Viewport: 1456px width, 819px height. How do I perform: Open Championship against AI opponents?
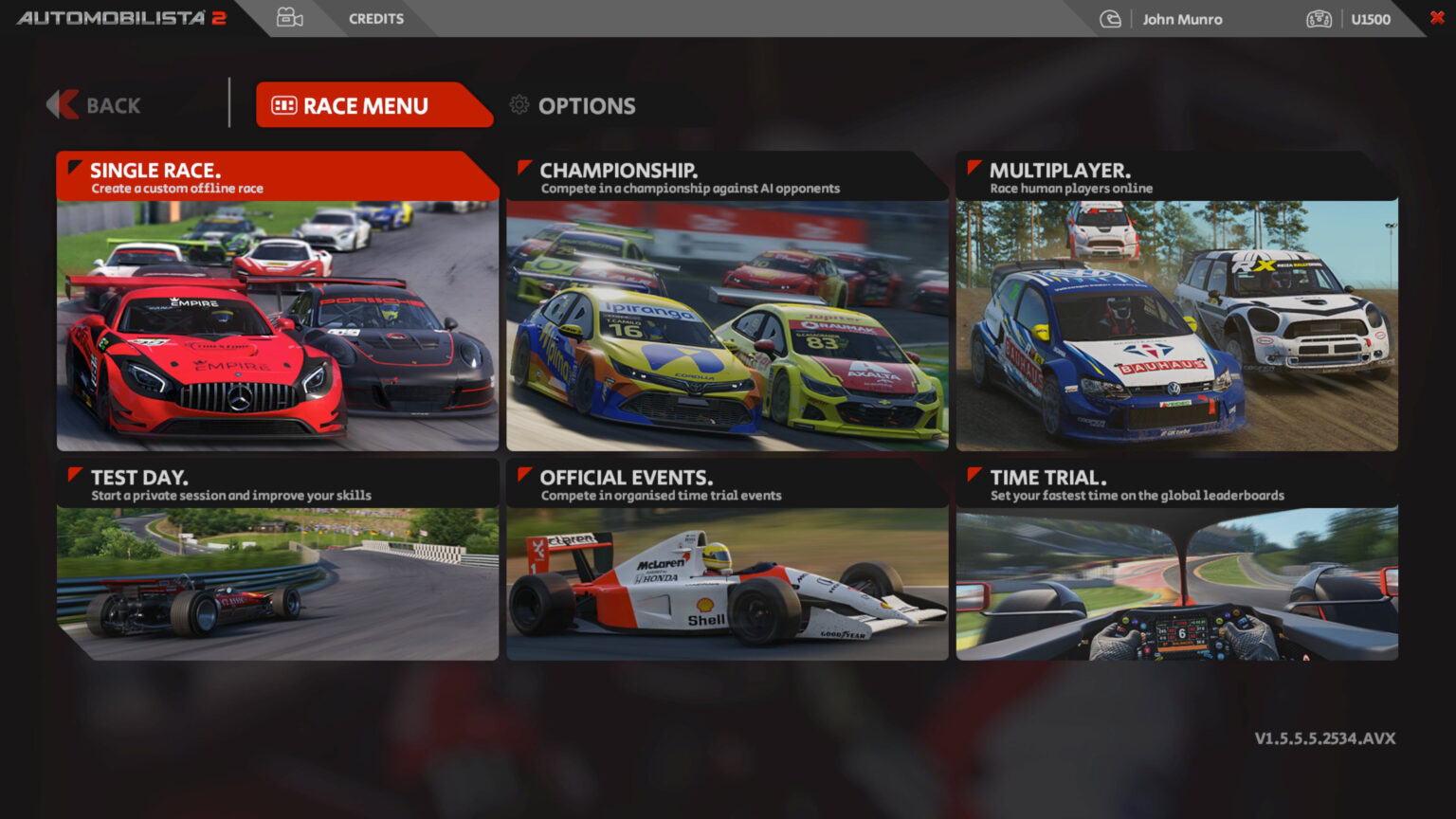pos(726,303)
